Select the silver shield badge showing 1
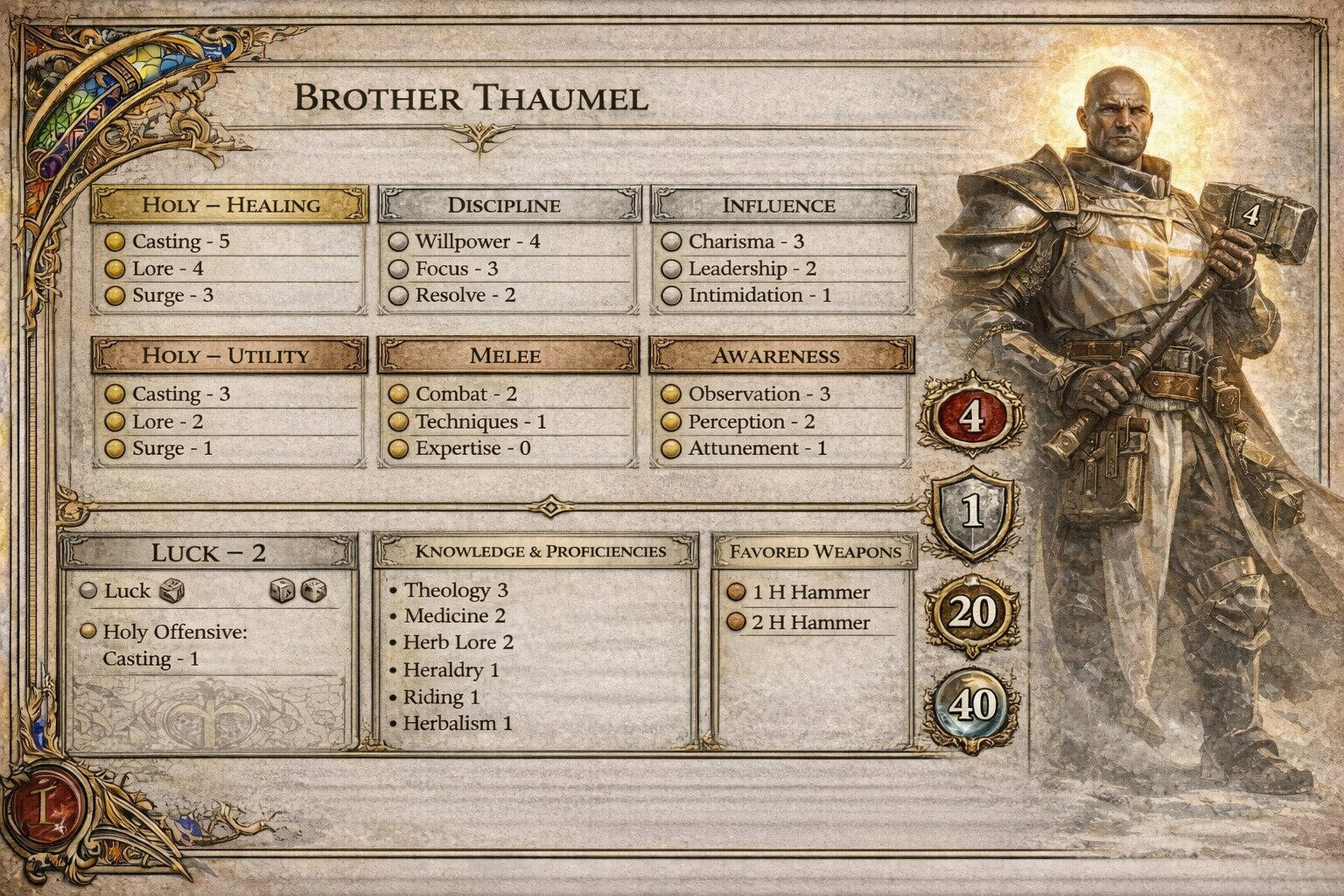The width and height of the screenshot is (1344, 896). pos(973,513)
